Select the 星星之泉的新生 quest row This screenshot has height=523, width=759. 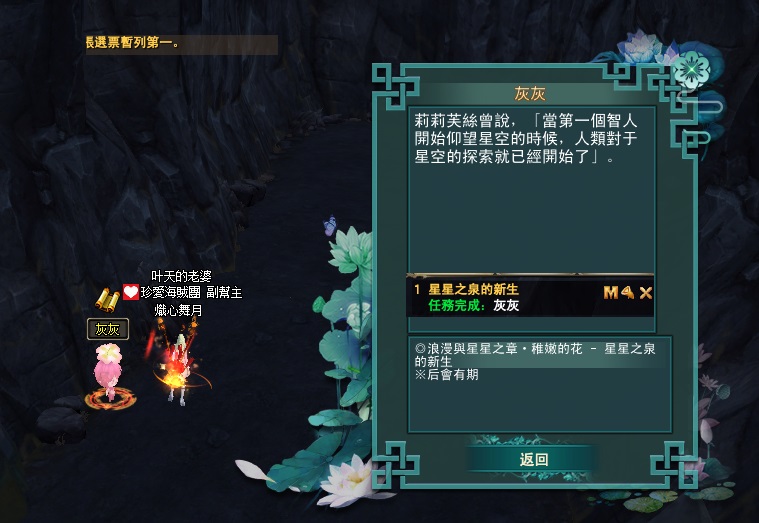(500, 296)
